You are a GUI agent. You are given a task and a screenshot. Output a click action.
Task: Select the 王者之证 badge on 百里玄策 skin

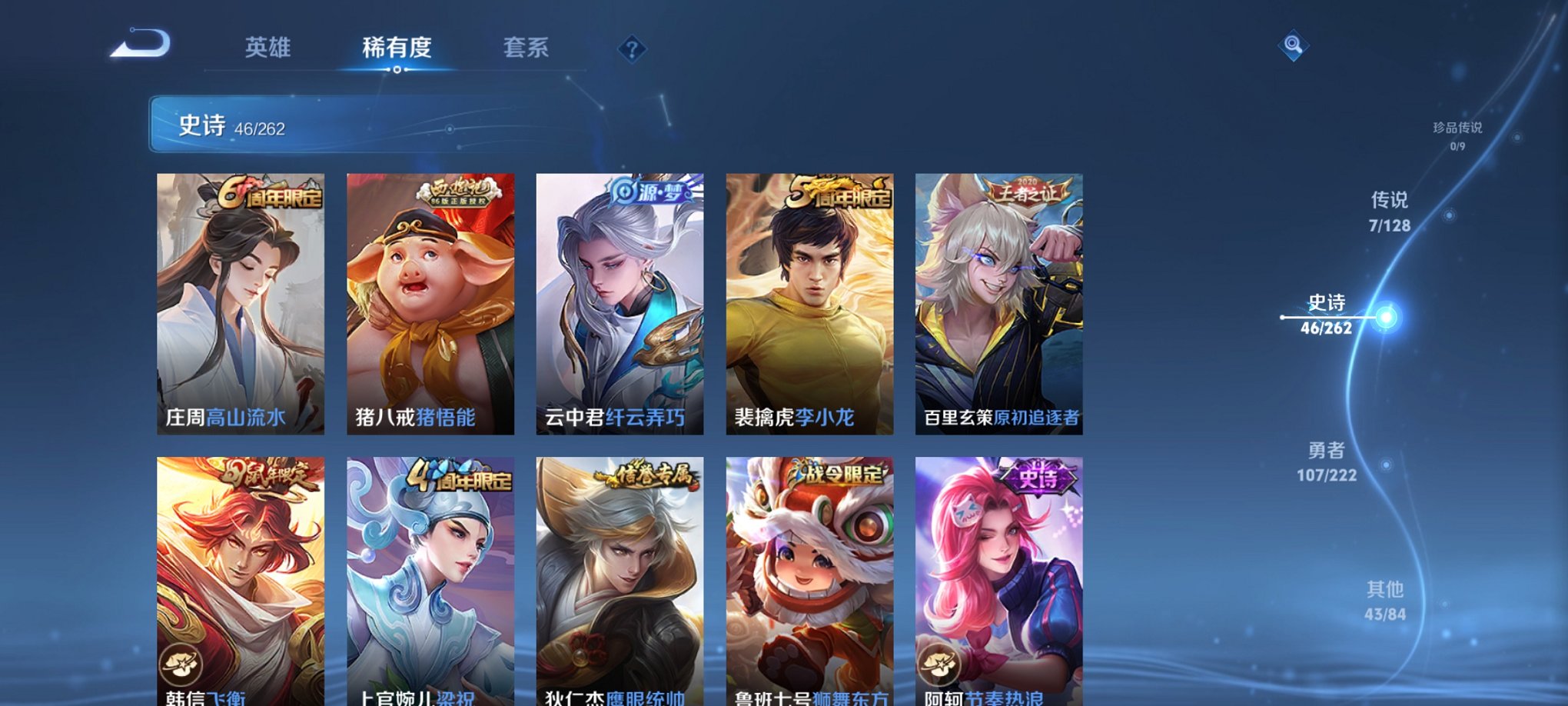click(x=1028, y=191)
